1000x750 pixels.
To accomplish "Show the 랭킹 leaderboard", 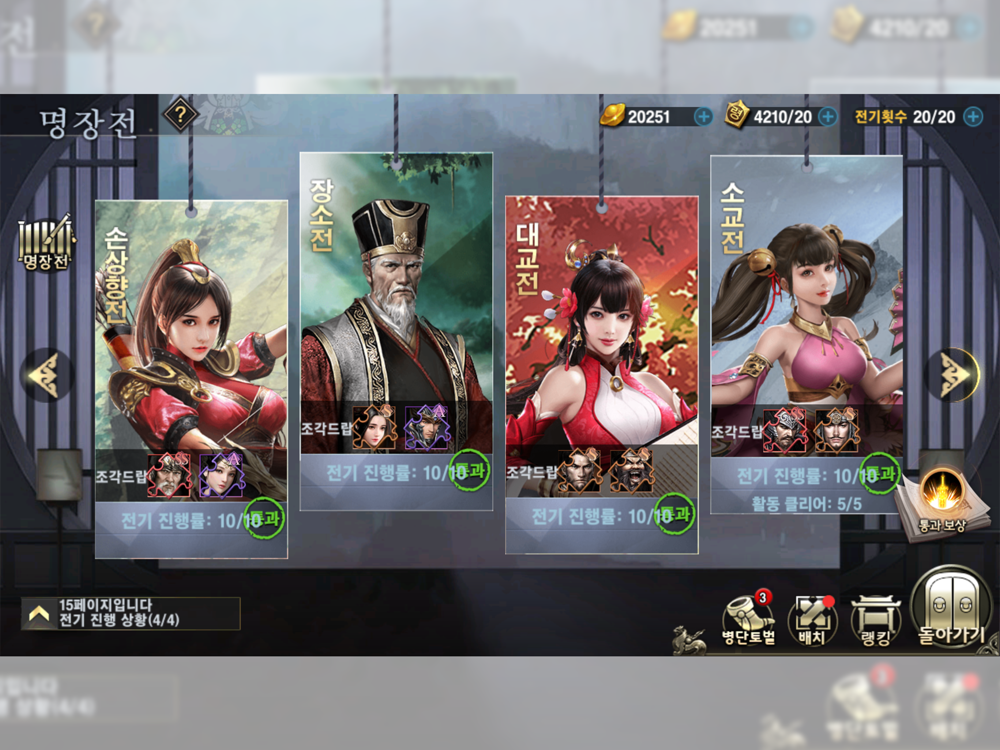I will 875,620.
